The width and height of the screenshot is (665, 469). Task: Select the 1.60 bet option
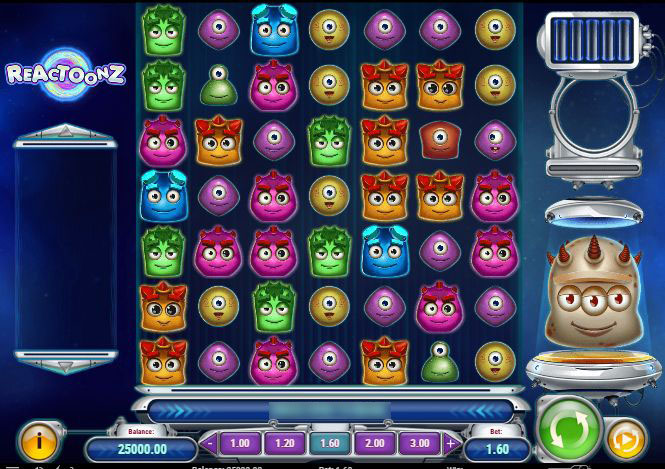pos(329,443)
